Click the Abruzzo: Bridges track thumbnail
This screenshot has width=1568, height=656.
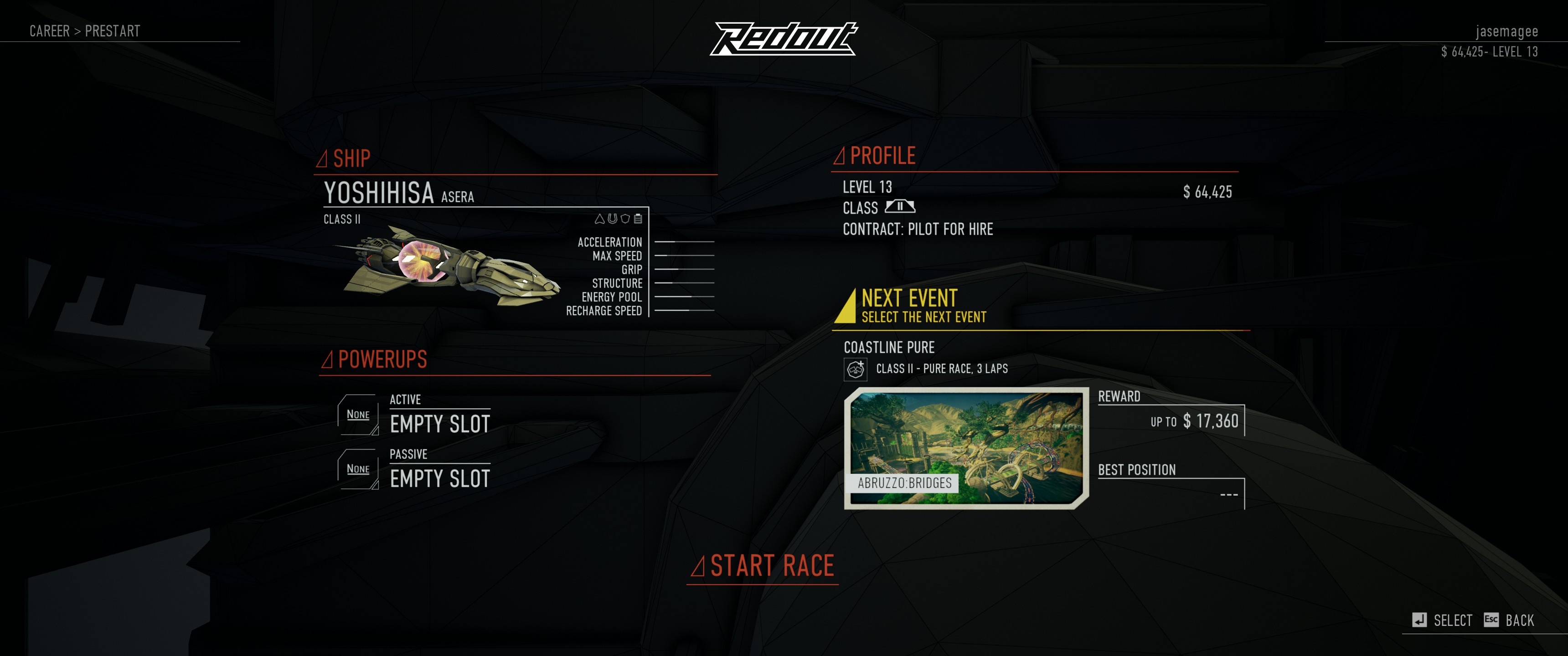(x=966, y=447)
